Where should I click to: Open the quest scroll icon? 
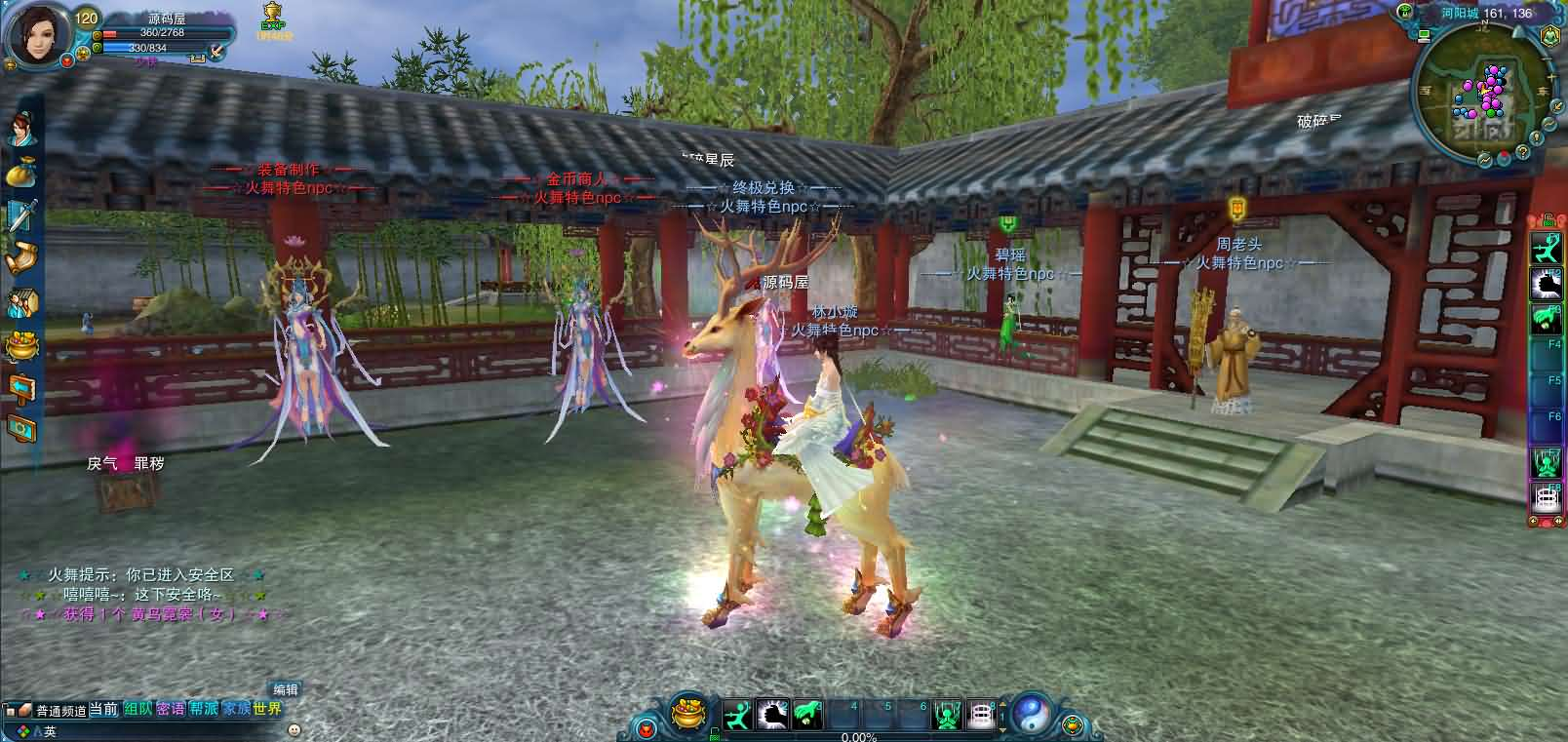coord(21,258)
